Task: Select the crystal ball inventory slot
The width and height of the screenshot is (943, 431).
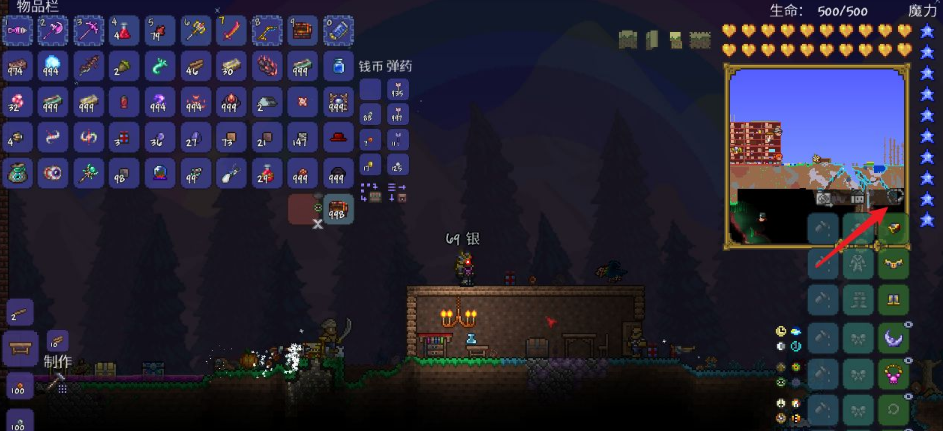Action: coord(160,173)
